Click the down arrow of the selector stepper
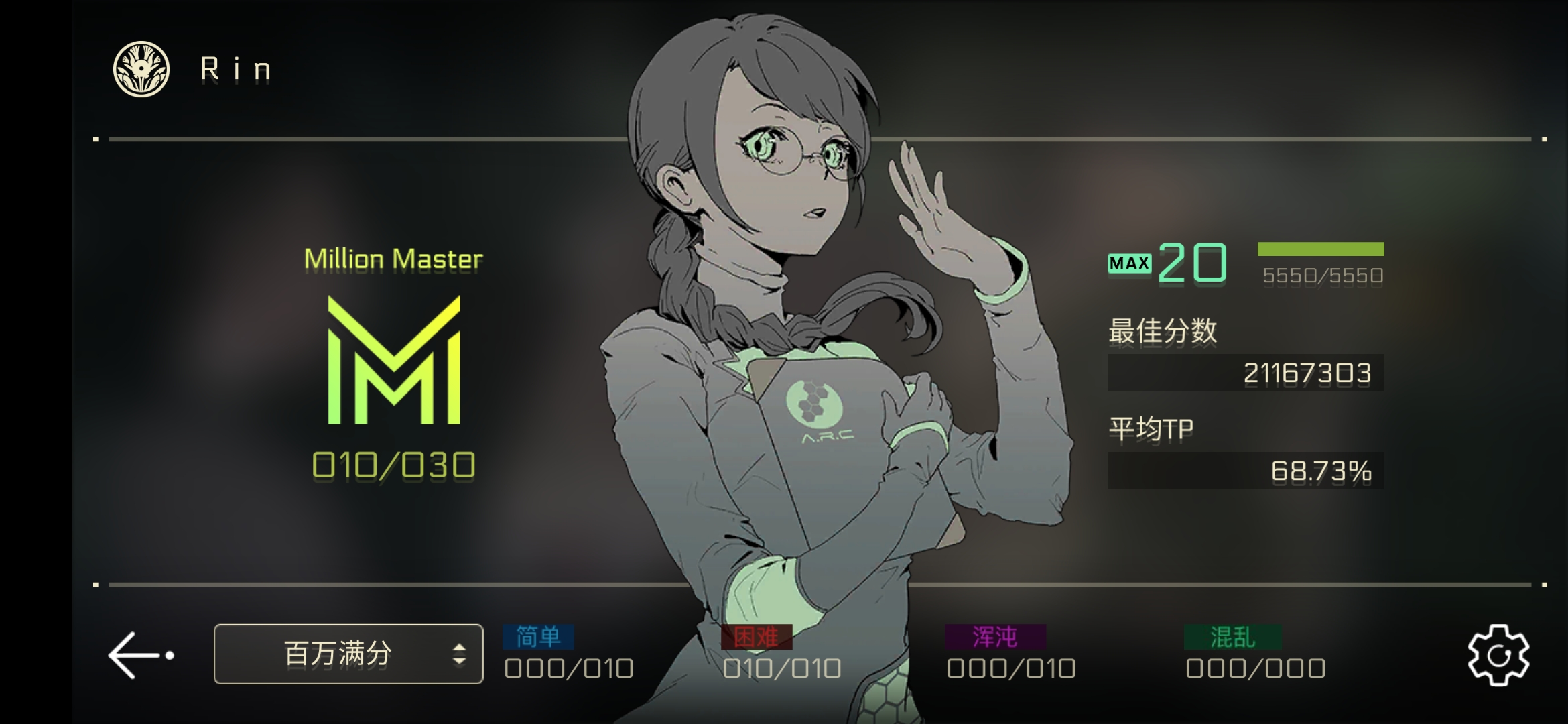The height and width of the screenshot is (724, 1568). click(x=461, y=660)
